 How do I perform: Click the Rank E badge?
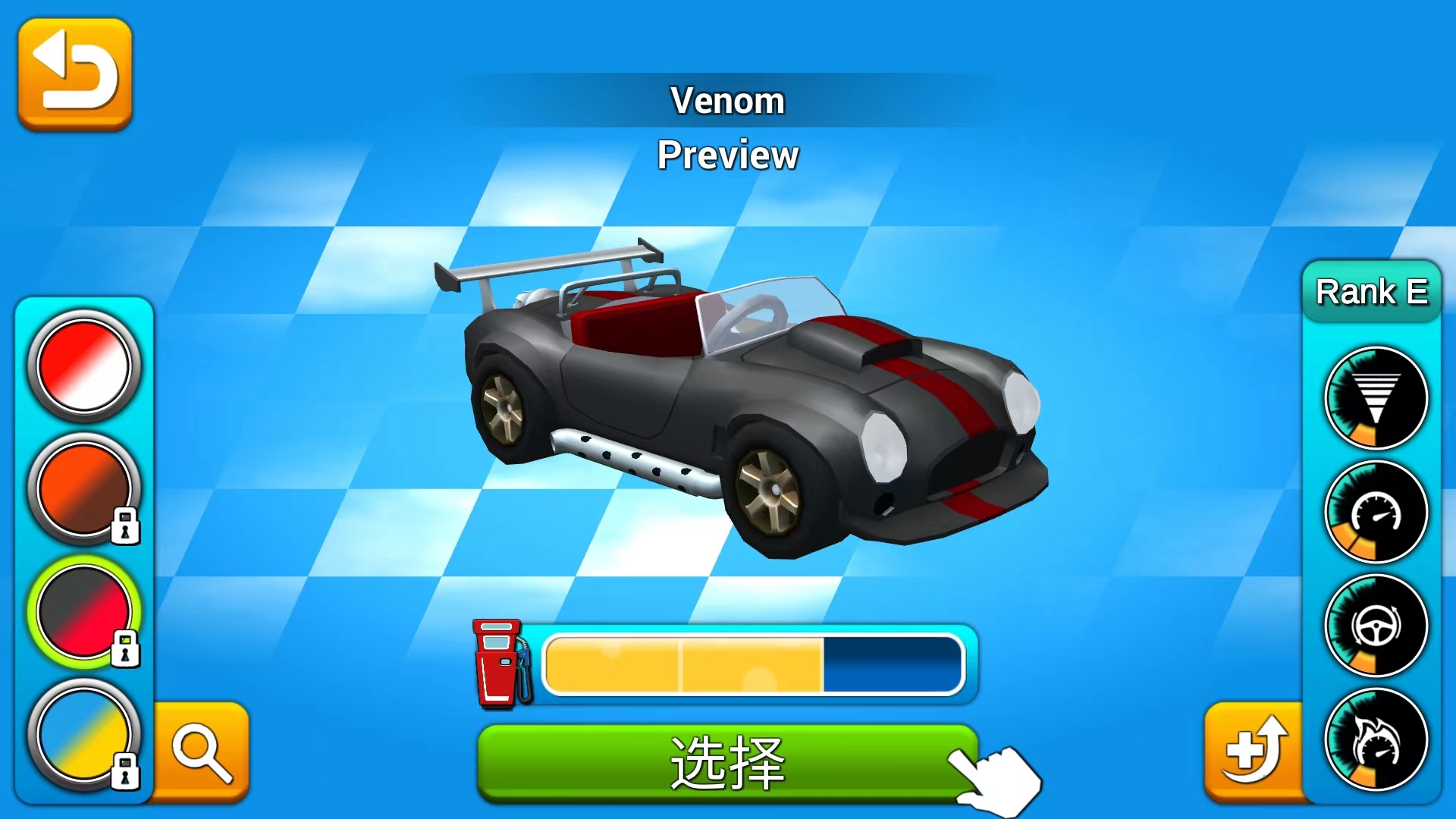1373,292
